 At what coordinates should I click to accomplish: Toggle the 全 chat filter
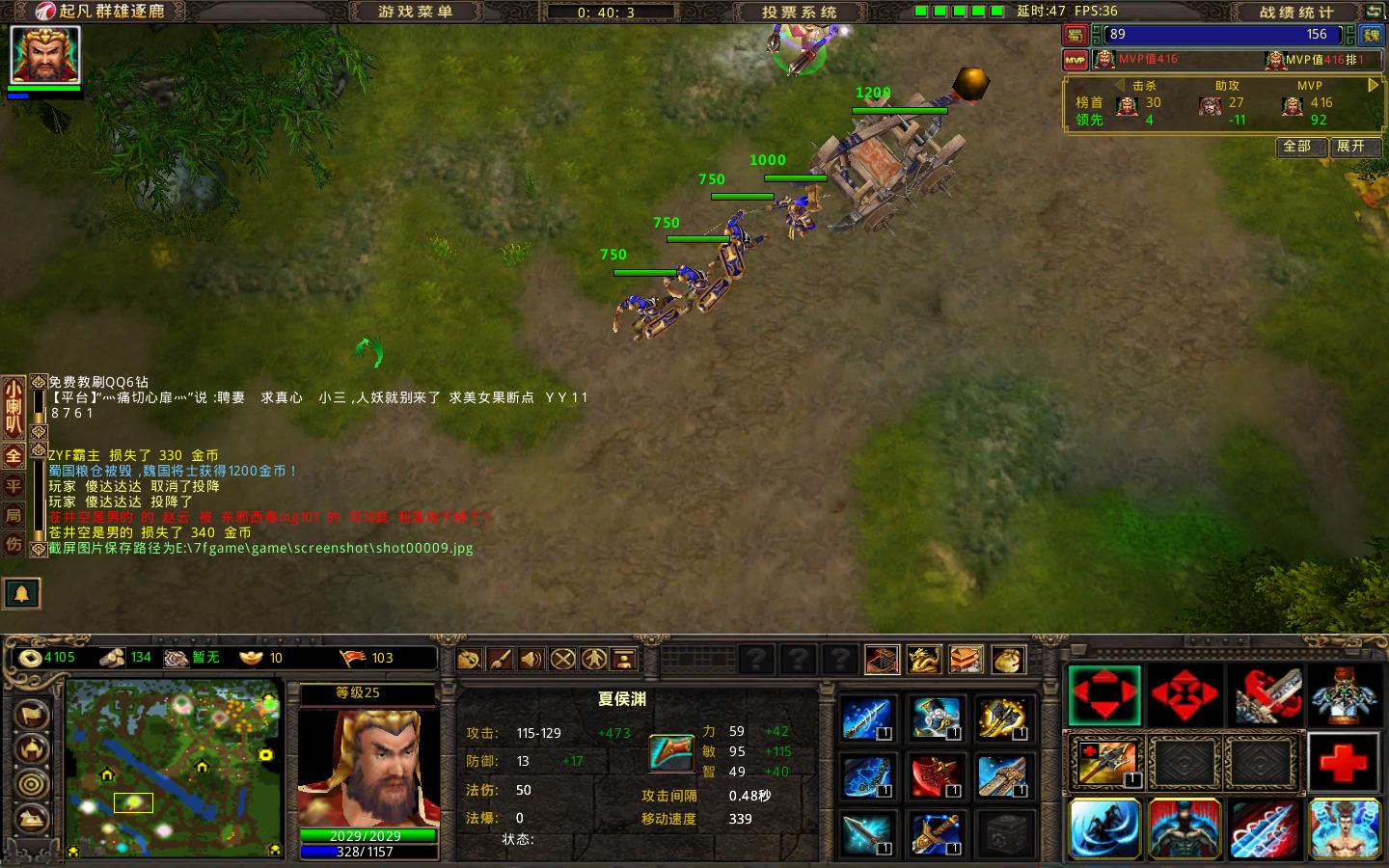click(x=14, y=456)
